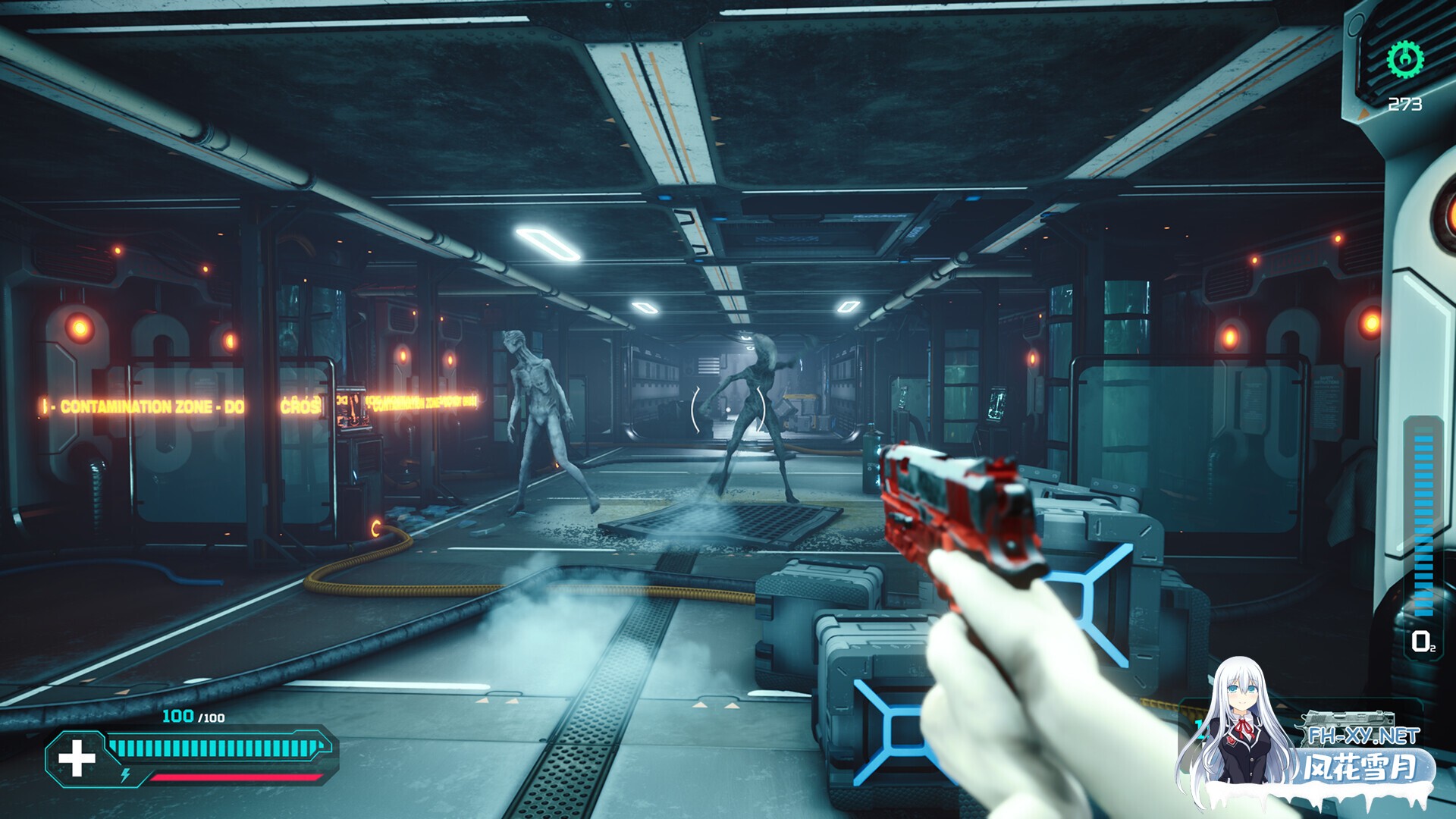Image resolution: width=1456 pixels, height=819 pixels.
Task: Click the green gear currency icon
Action: click(1404, 59)
